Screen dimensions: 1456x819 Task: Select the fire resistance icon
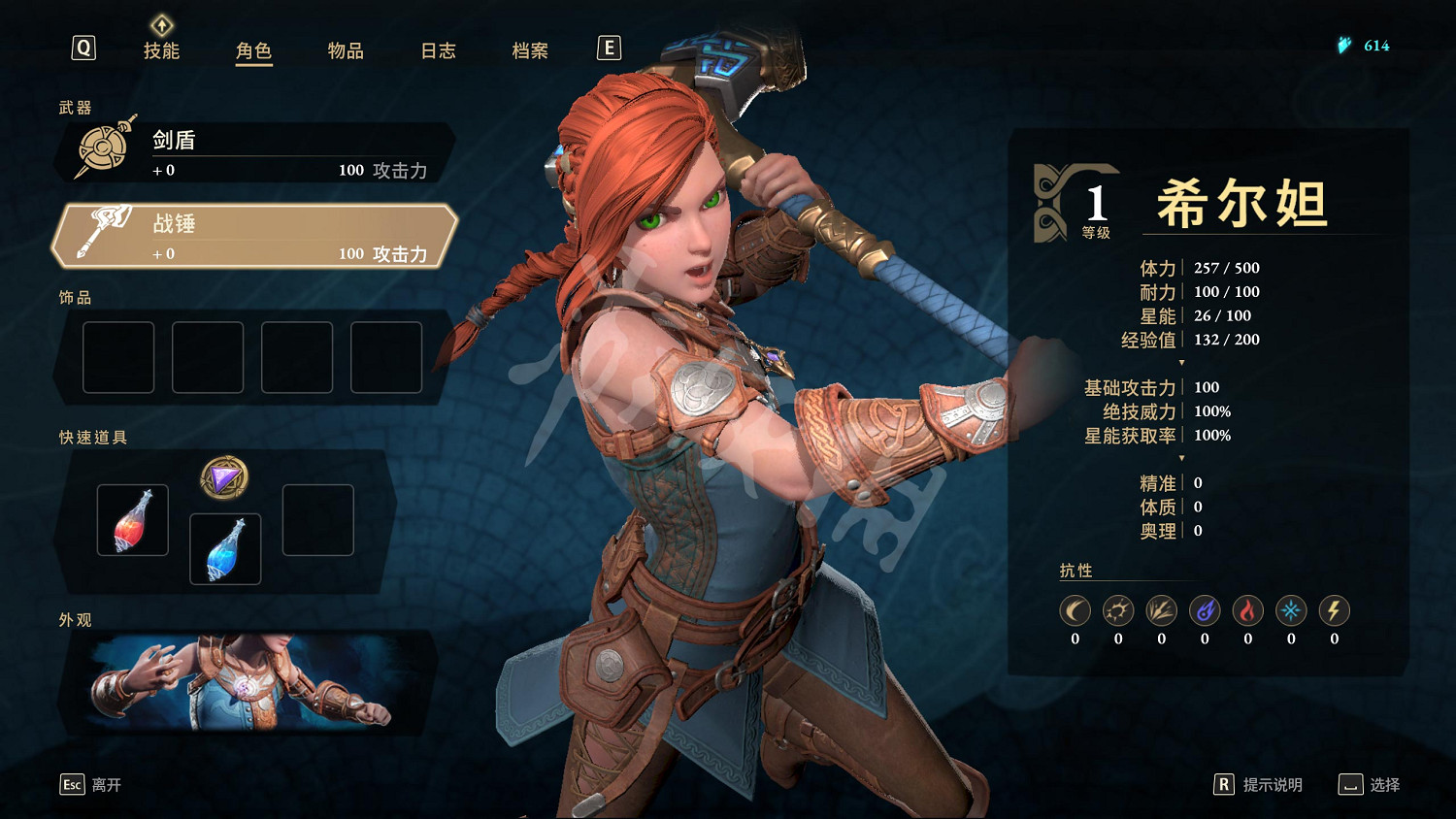tap(1247, 610)
